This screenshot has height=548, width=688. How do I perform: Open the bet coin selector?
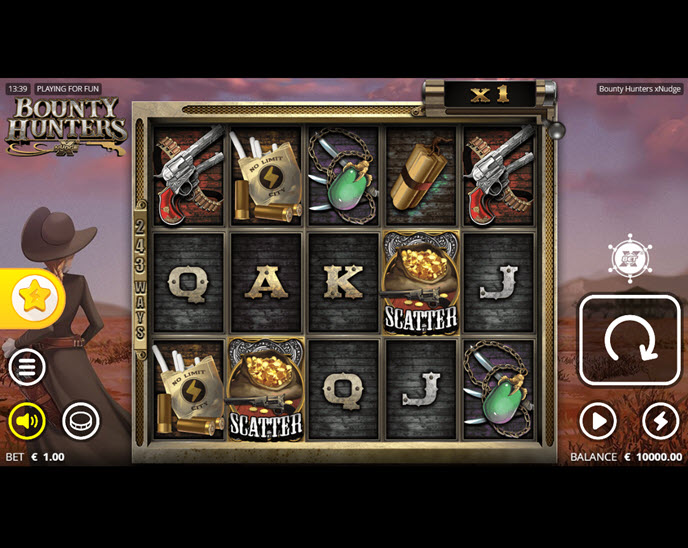click(81, 421)
